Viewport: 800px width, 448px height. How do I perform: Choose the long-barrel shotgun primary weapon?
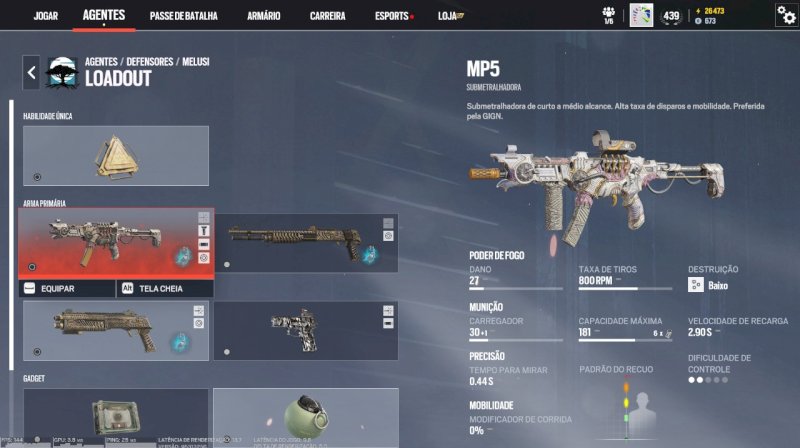pyautogui.click(x=305, y=242)
